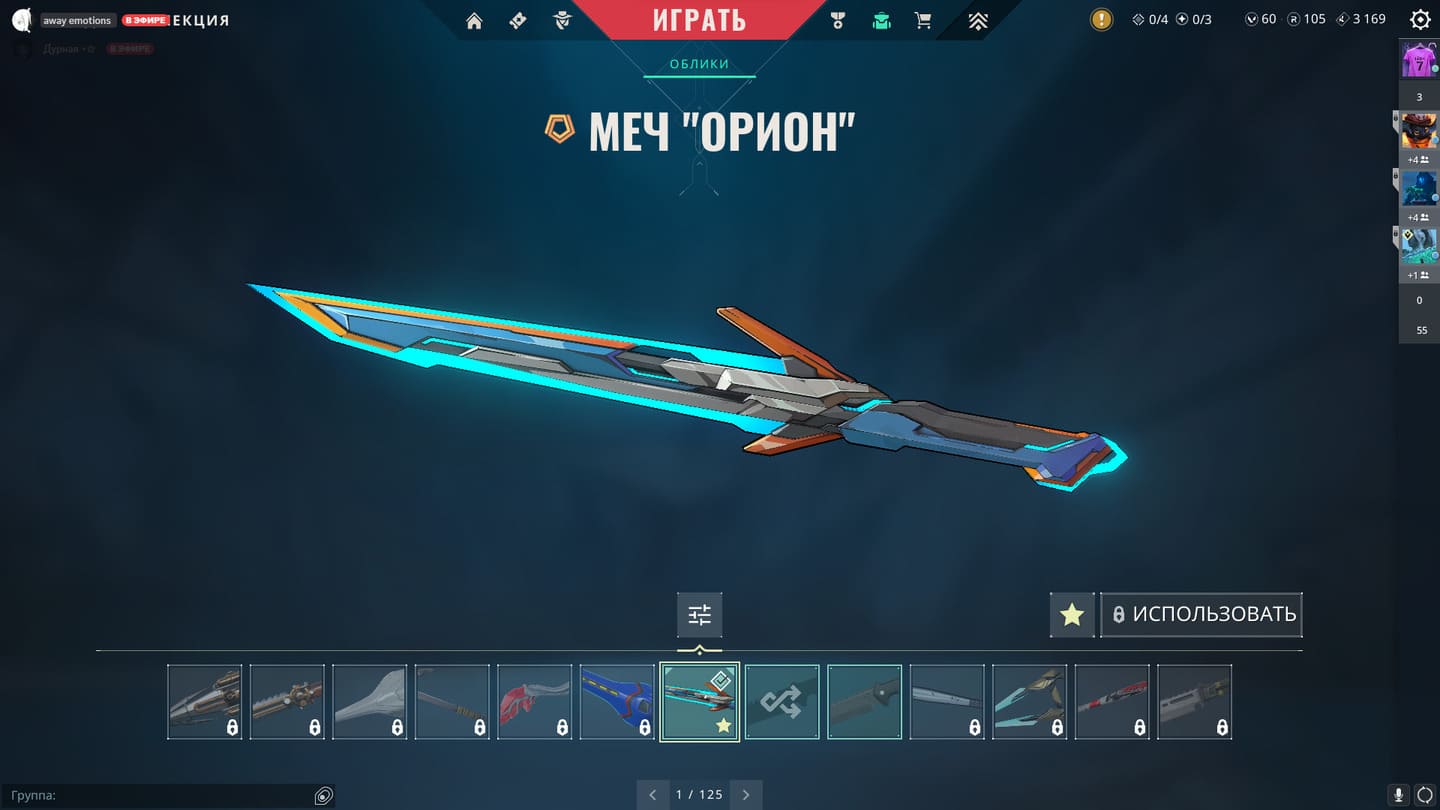1440x810 pixels.
Task: Click the microphone icon in bottom corner
Action: coord(1399,795)
